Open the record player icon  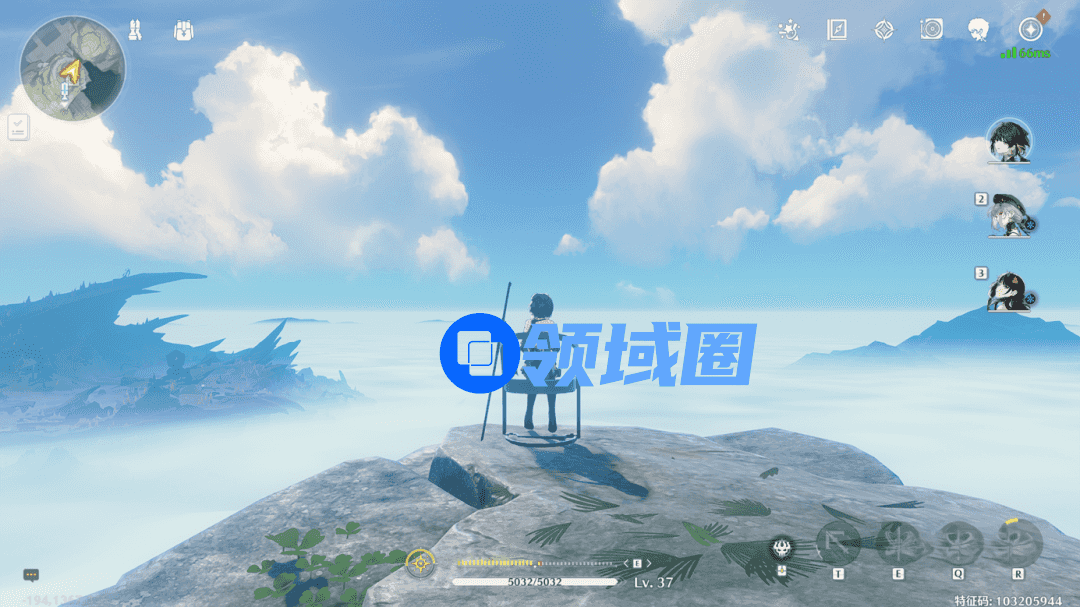click(x=931, y=30)
